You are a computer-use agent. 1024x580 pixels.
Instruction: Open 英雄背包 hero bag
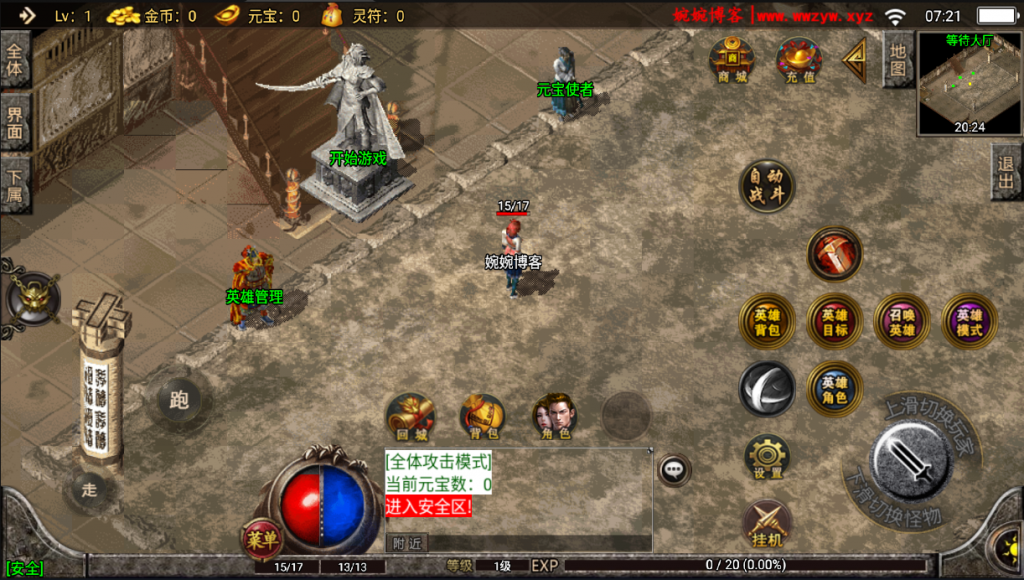click(x=767, y=321)
